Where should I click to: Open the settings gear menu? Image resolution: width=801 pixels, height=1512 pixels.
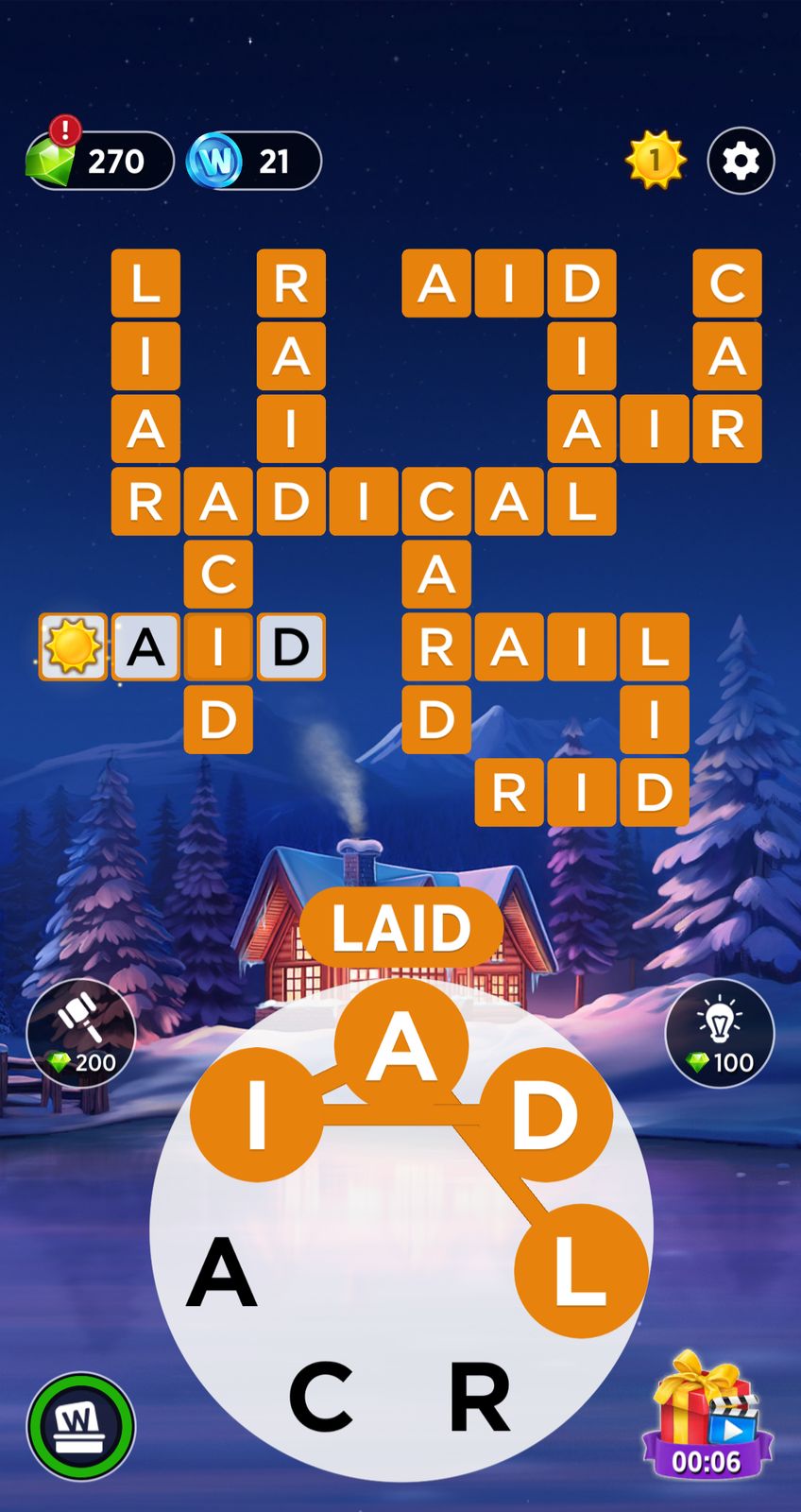[x=741, y=162]
